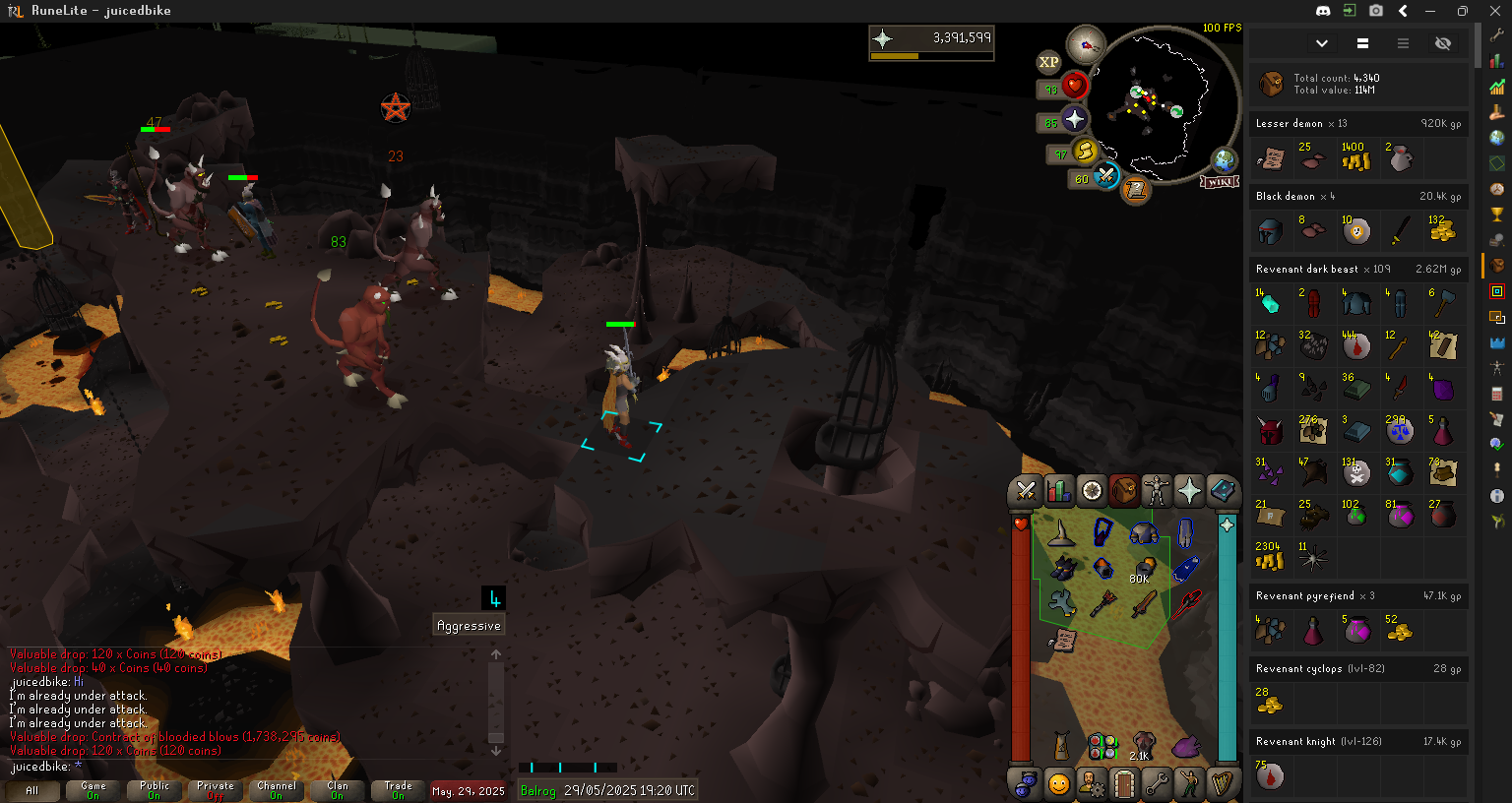Open the Spellbook tab
This screenshot has width=1512, height=803.
click(1222, 490)
